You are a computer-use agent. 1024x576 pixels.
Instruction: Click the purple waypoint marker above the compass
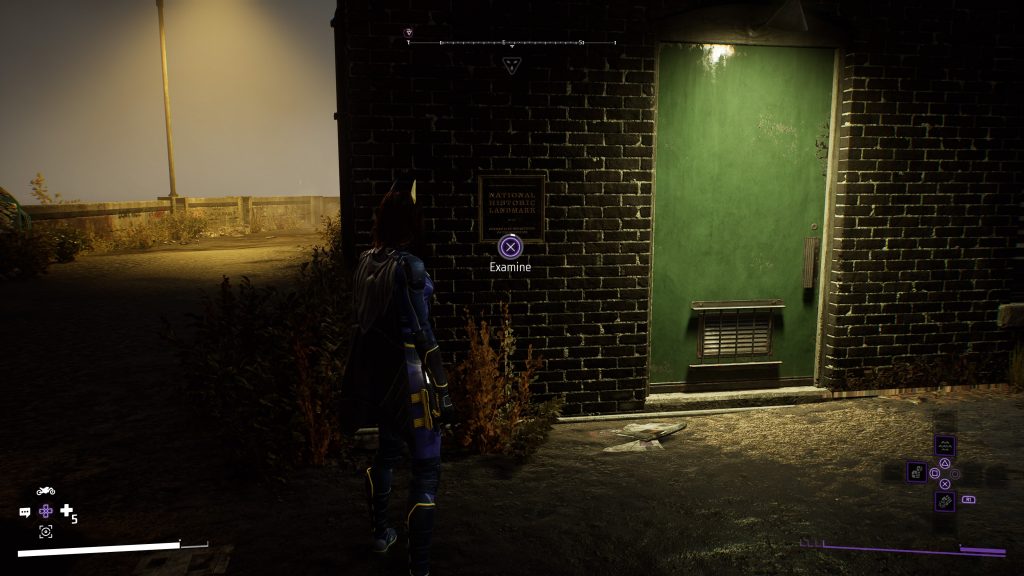click(x=408, y=33)
